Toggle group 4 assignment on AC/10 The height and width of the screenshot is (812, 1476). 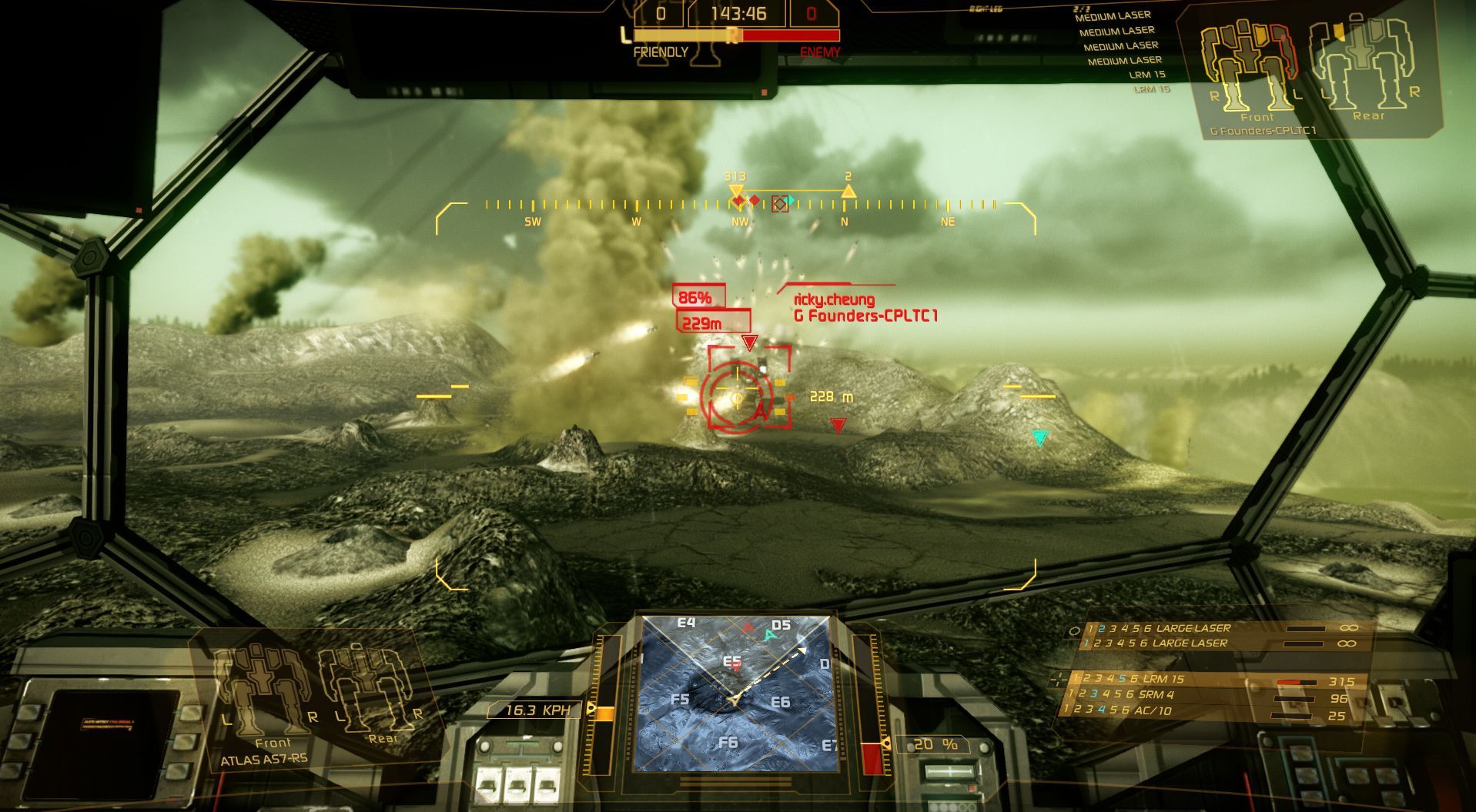[x=1102, y=710]
